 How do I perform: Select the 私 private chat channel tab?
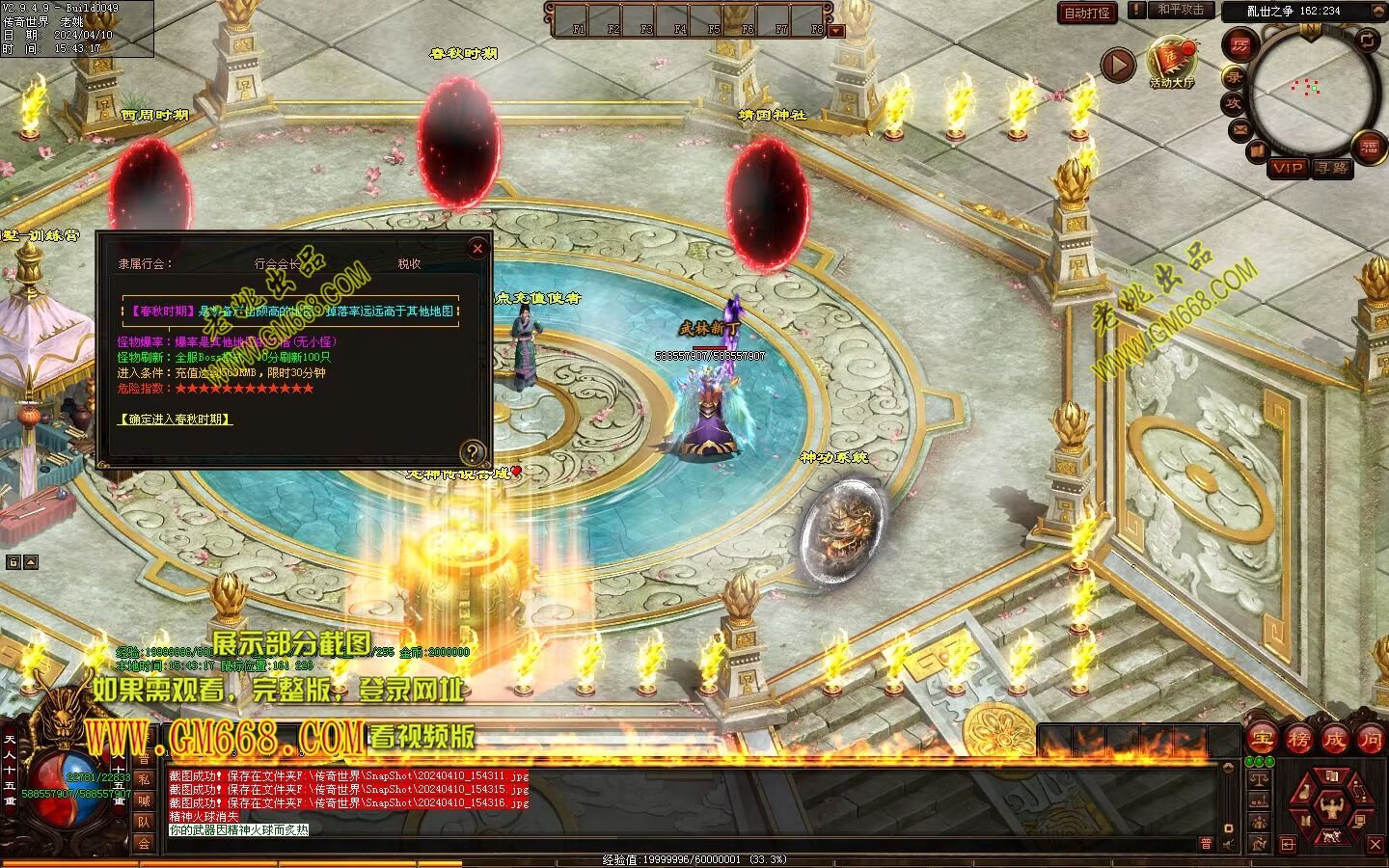click(x=144, y=779)
